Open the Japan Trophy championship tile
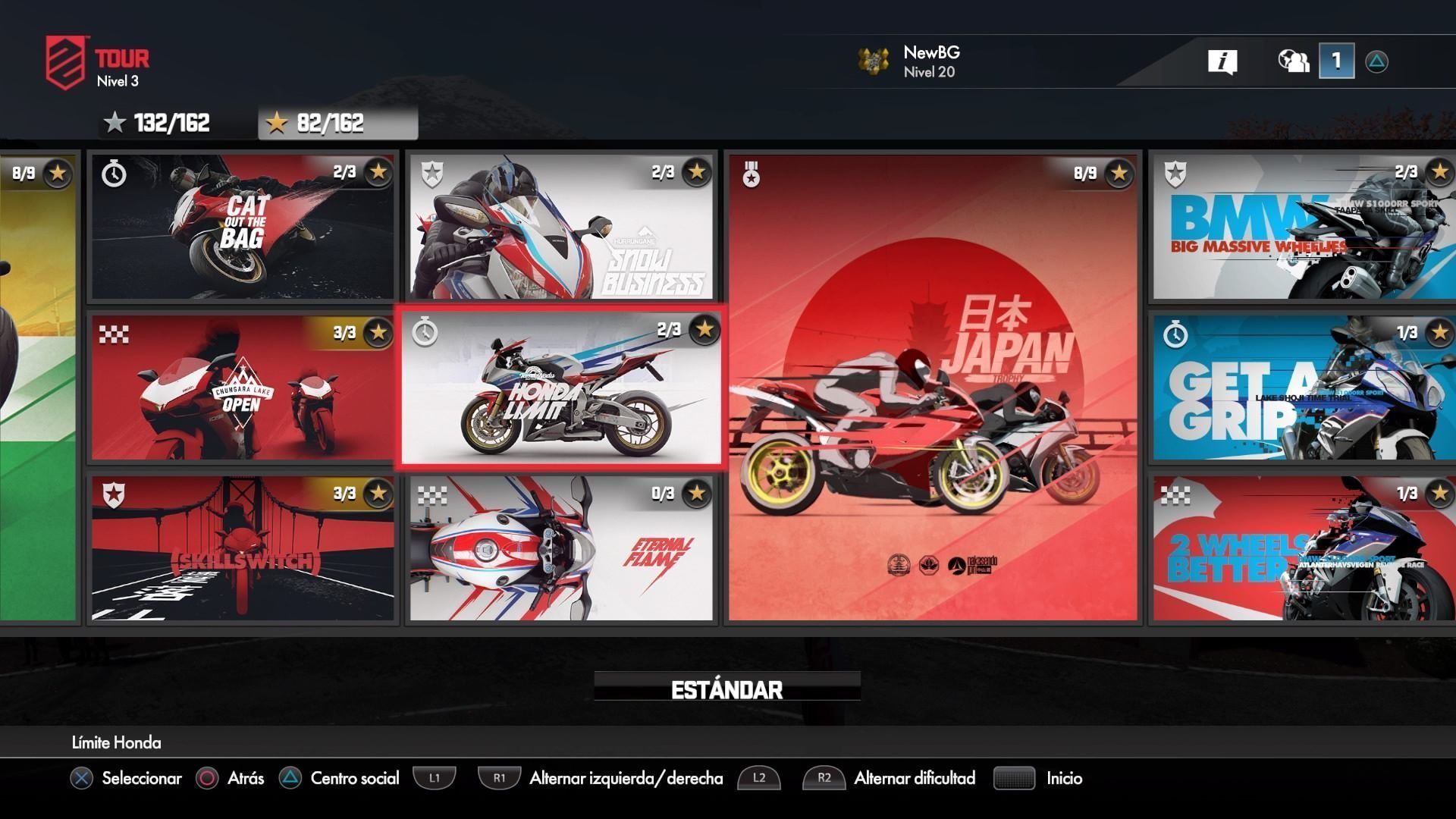Screen dimensions: 1456x819 (x=934, y=388)
